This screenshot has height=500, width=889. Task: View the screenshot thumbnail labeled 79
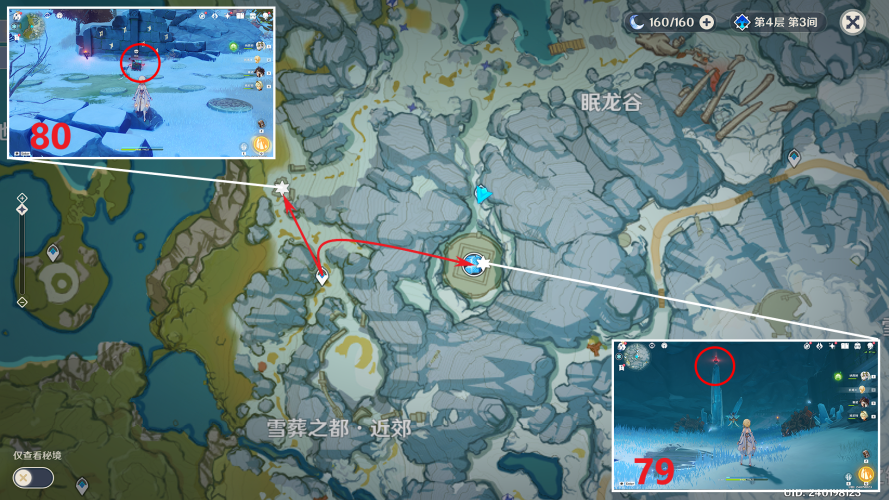[x=744, y=414]
